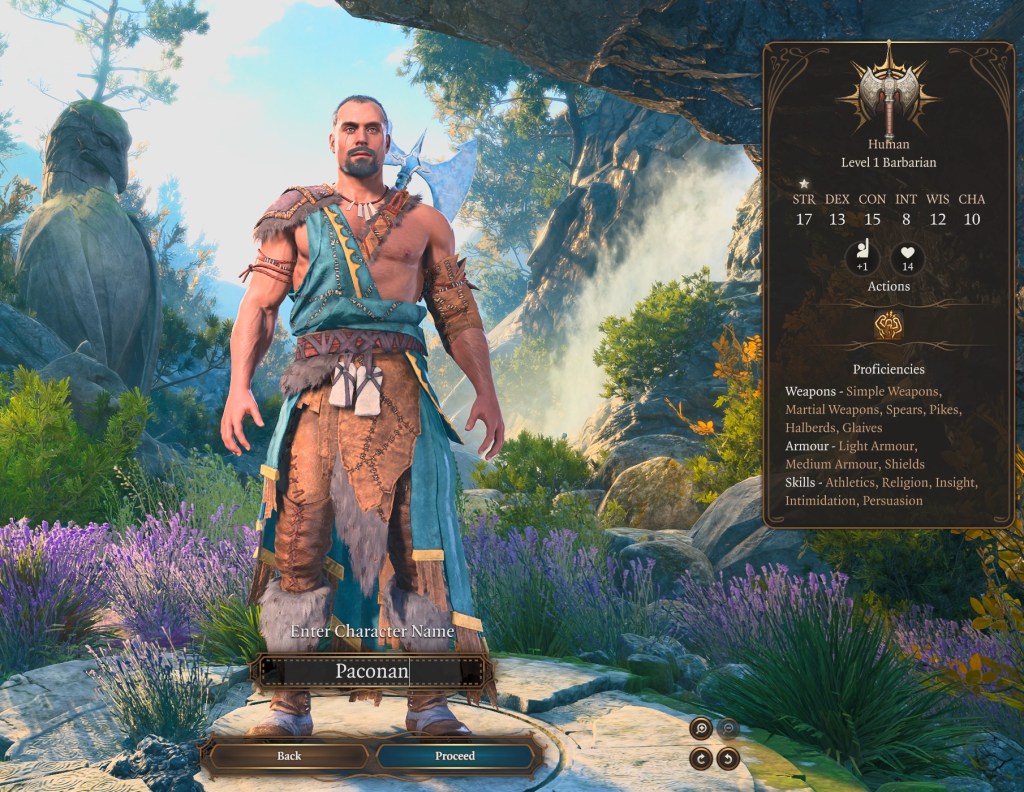Viewport: 1024px width, 792px height.
Task: Show the initiative bonus +1 icon
Action: [862, 259]
